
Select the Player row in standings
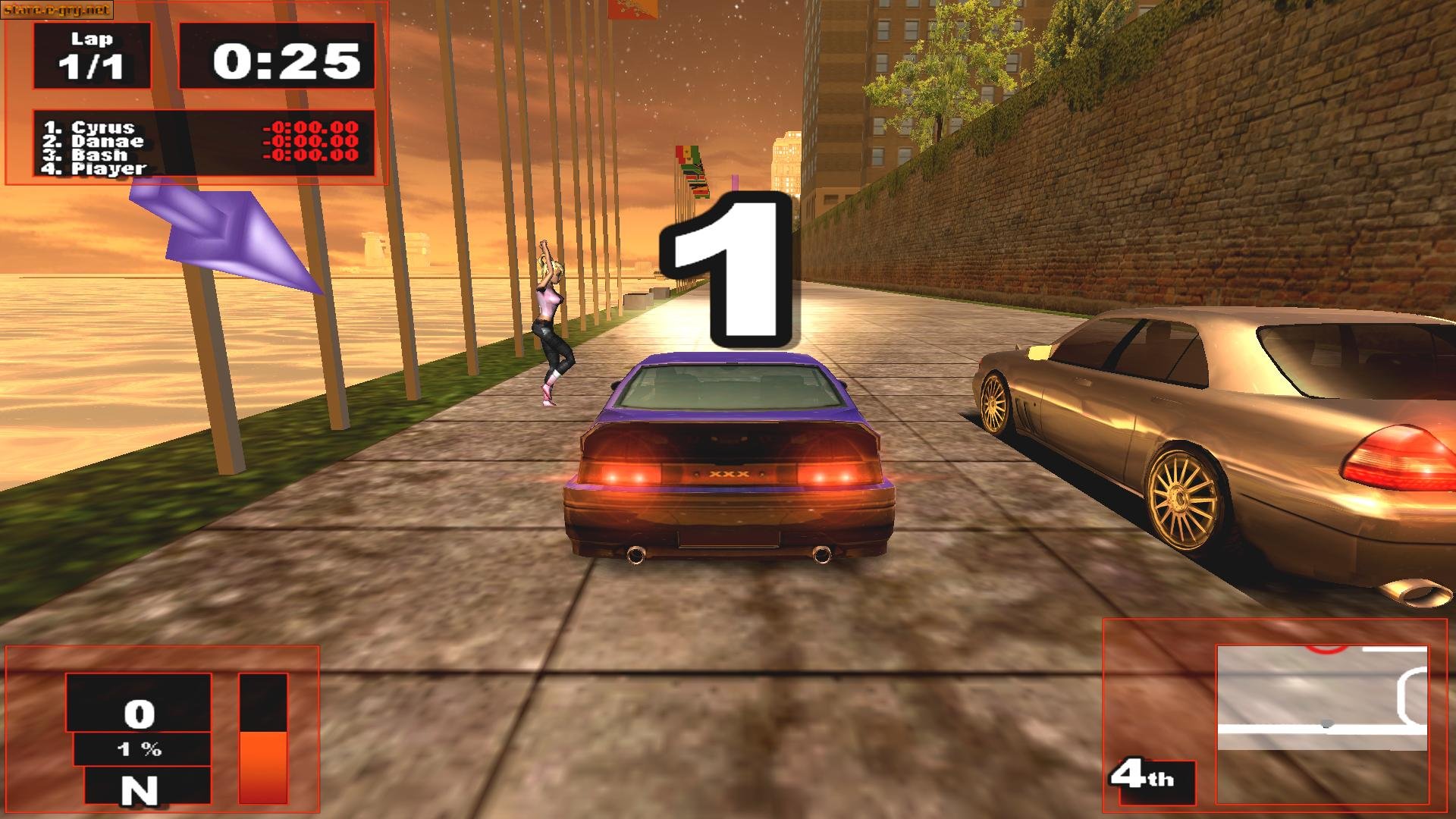click(108, 168)
